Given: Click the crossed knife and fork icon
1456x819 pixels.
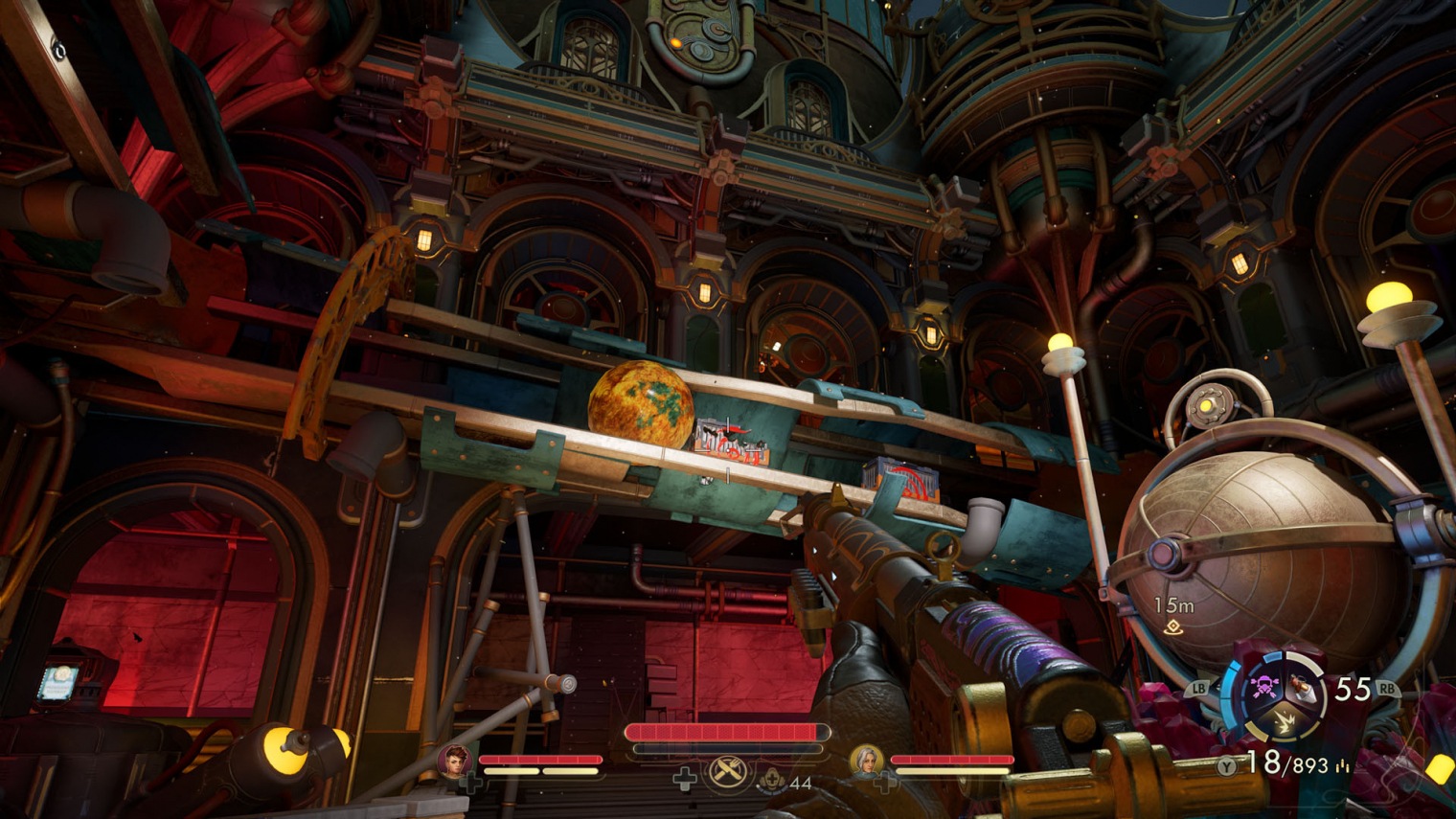Looking at the screenshot, I should pos(728,772).
